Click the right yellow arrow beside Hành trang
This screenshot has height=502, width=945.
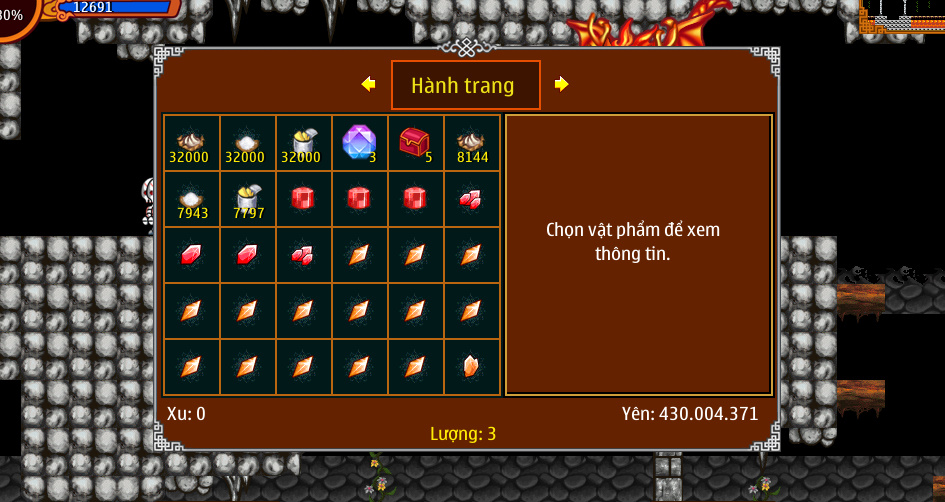tap(561, 85)
